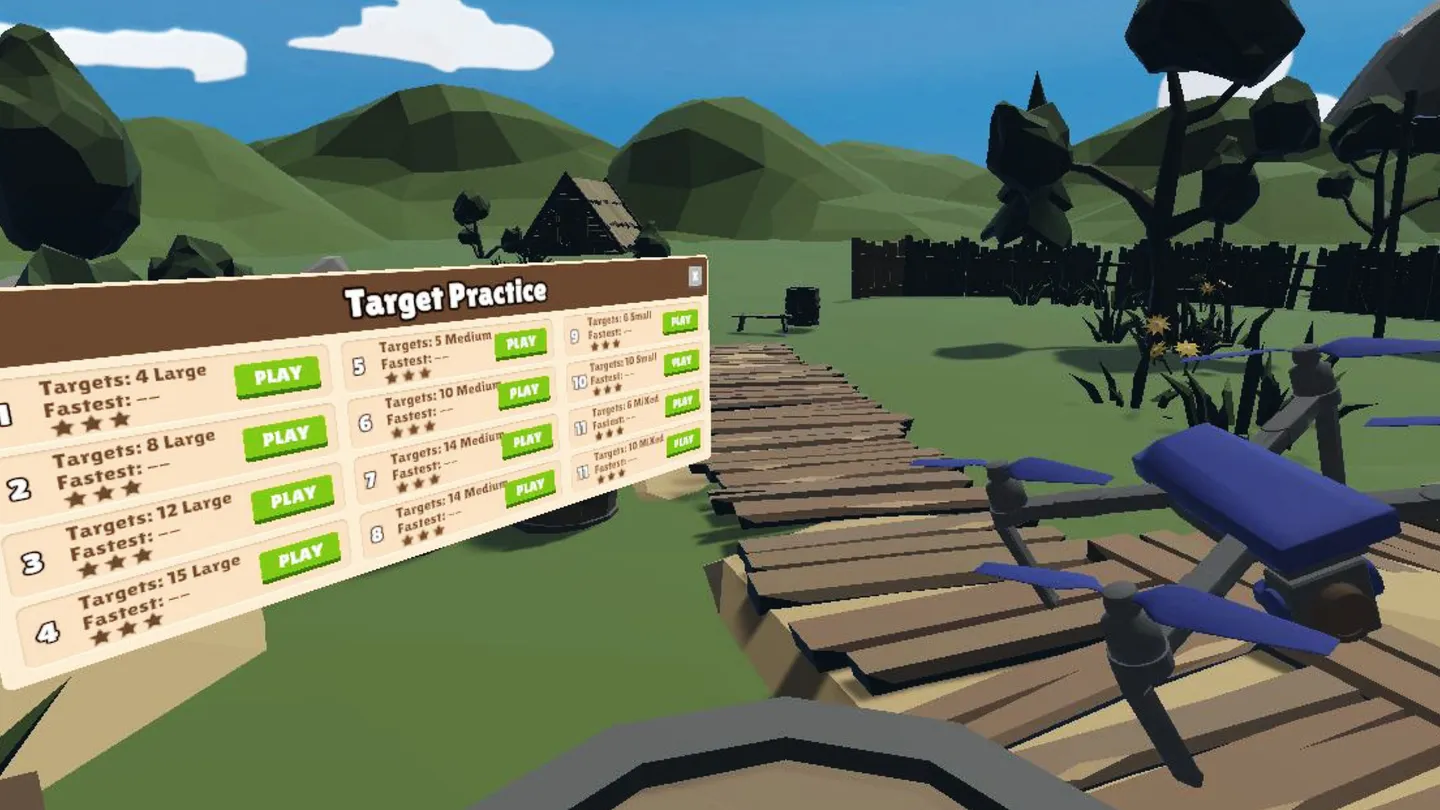
Task: Start level 10 with 10 Small targets
Action: coord(682,362)
